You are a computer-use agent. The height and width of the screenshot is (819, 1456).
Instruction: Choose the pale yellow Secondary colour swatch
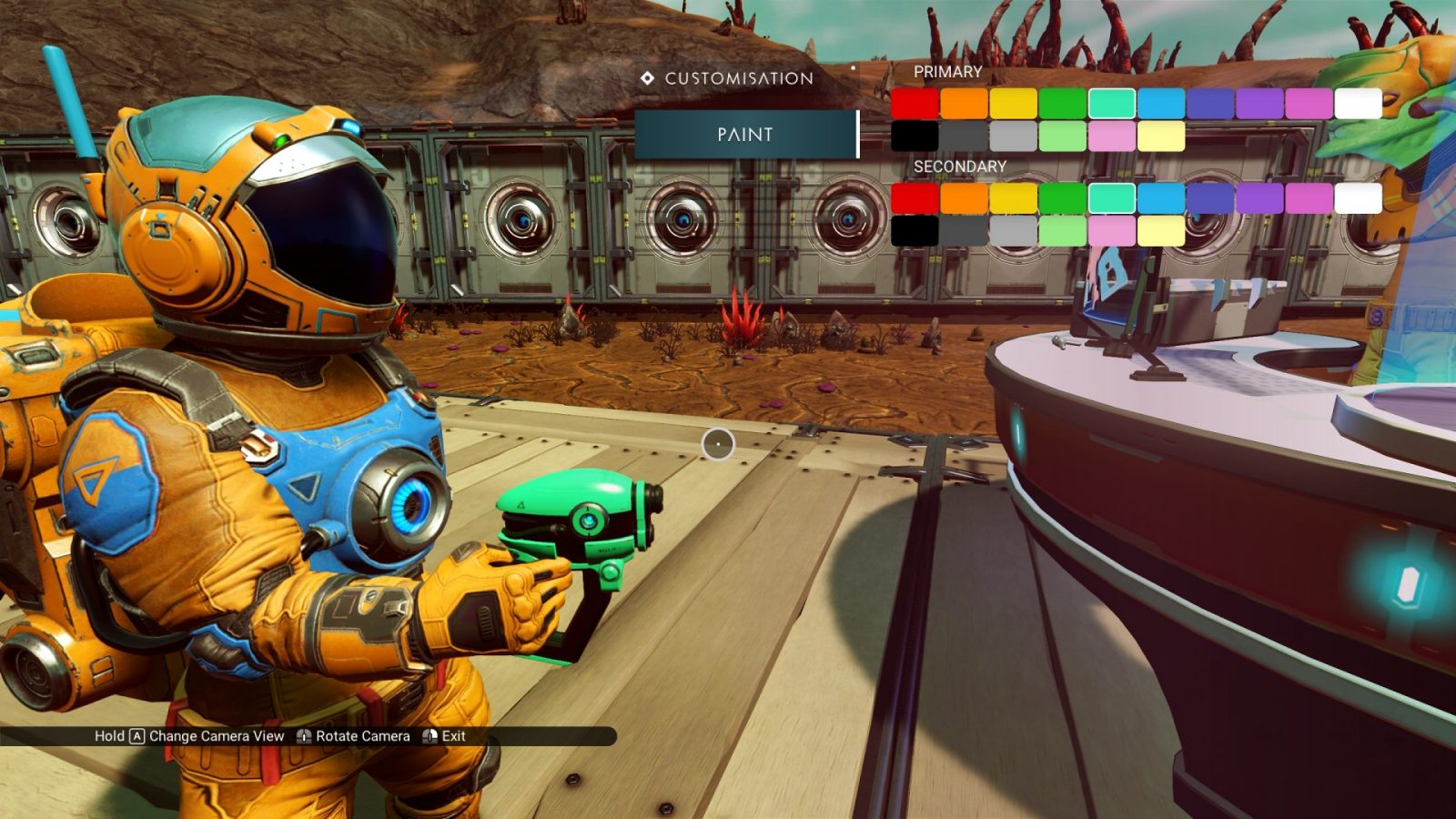(x=1161, y=230)
